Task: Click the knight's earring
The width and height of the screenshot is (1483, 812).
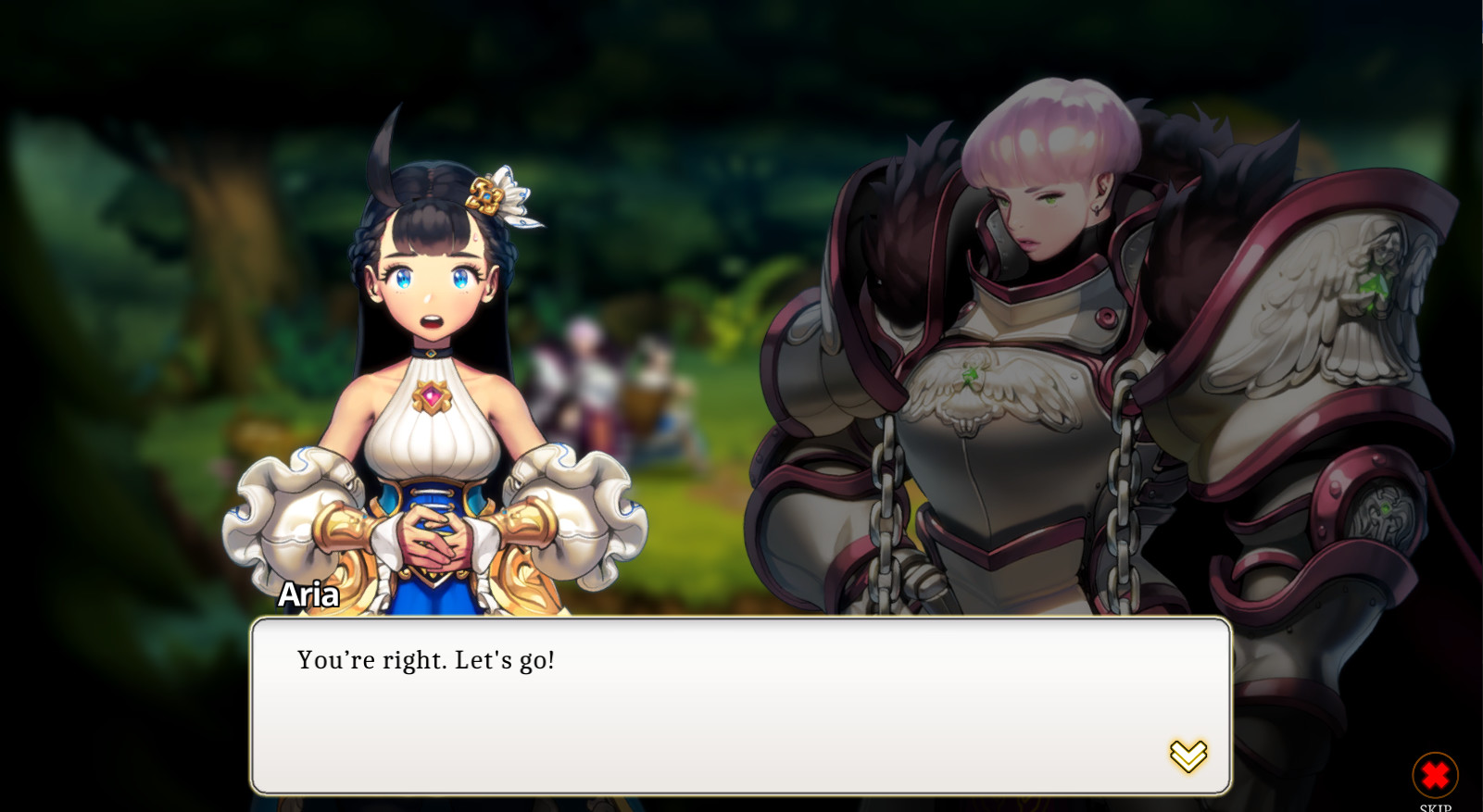Action: (x=1095, y=212)
